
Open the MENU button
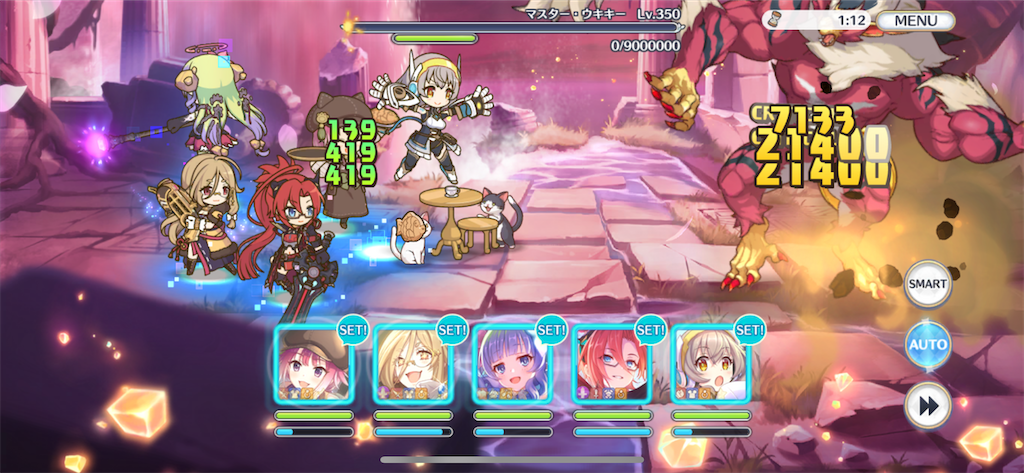[x=915, y=20]
